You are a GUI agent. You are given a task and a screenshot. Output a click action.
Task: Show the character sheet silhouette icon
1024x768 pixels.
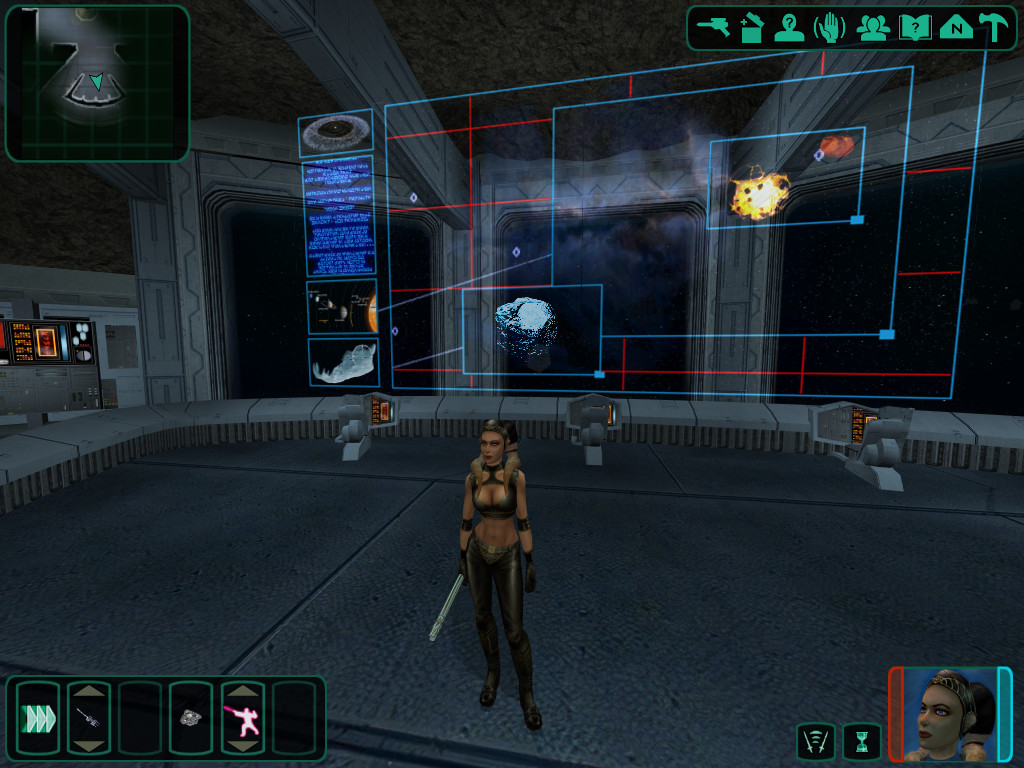pyautogui.click(x=789, y=27)
